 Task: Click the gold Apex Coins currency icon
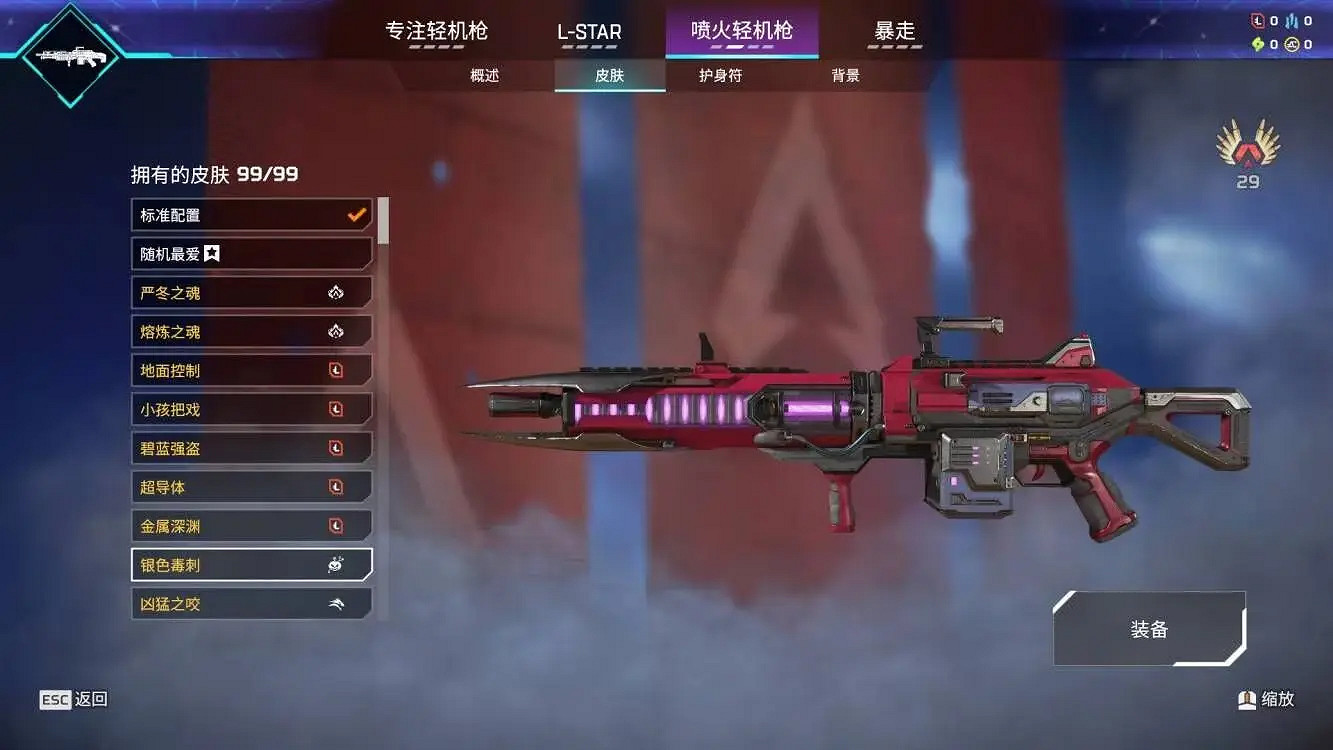pos(1292,44)
